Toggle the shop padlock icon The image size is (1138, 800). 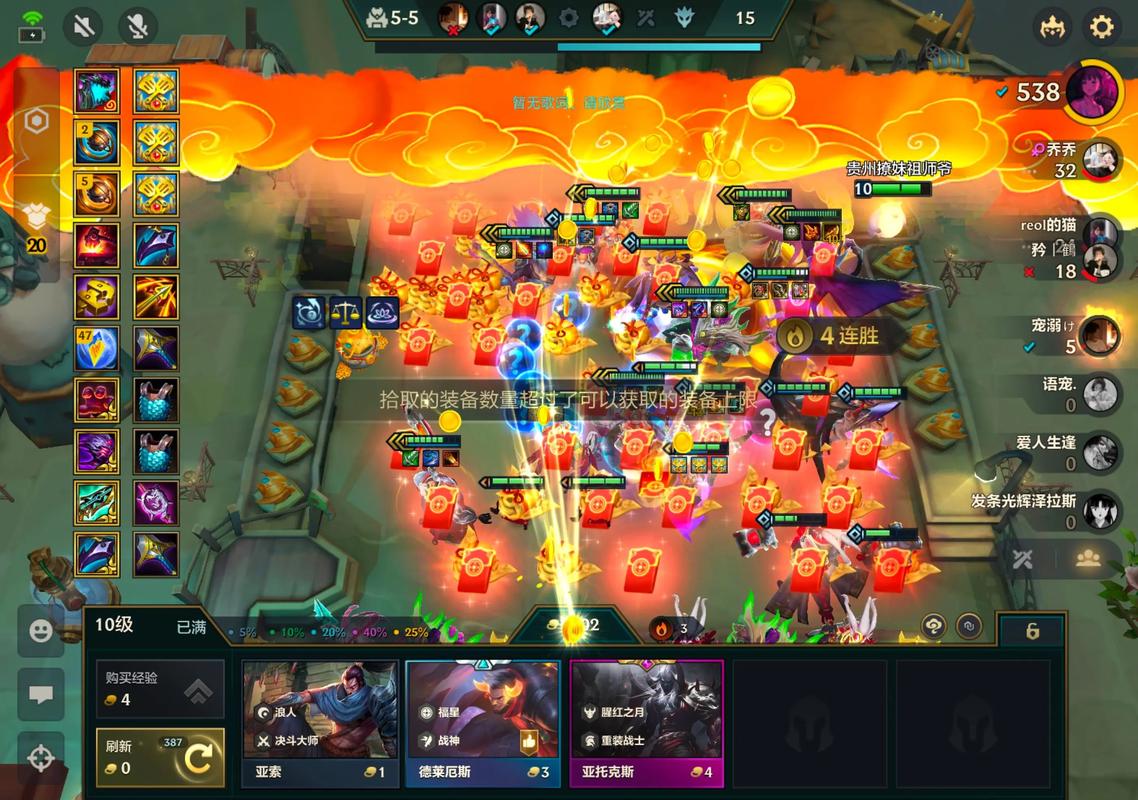tap(1032, 631)
